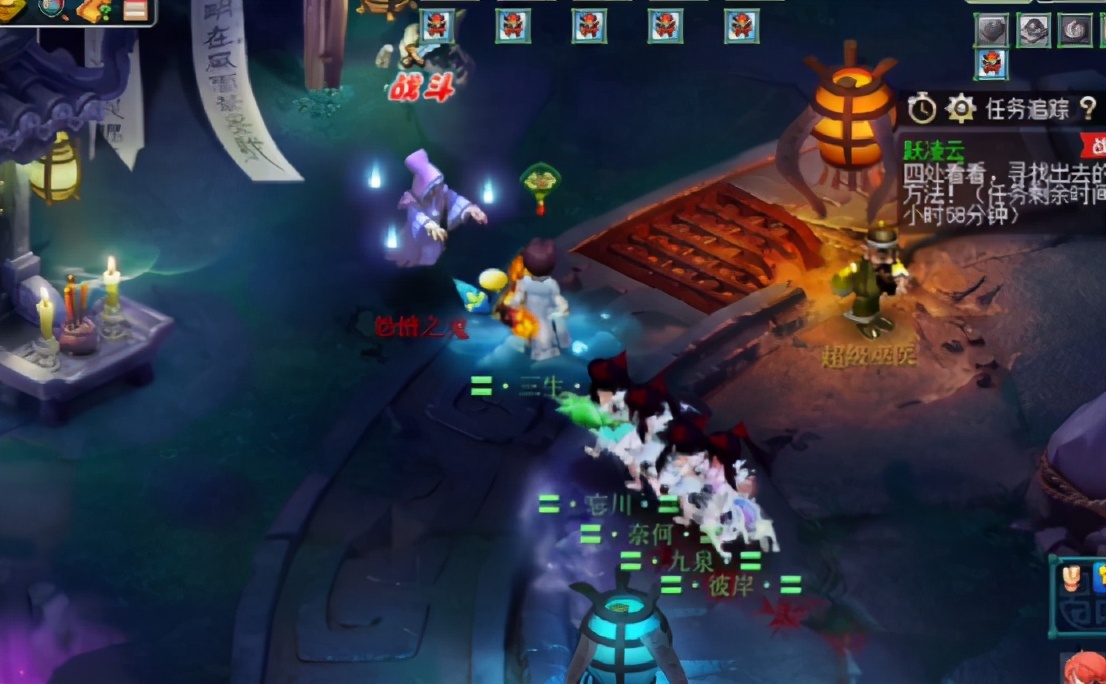Click the stopwatch icon beside the quest tracker
This screenshot has height=684, width=1106.
point(921,108)
